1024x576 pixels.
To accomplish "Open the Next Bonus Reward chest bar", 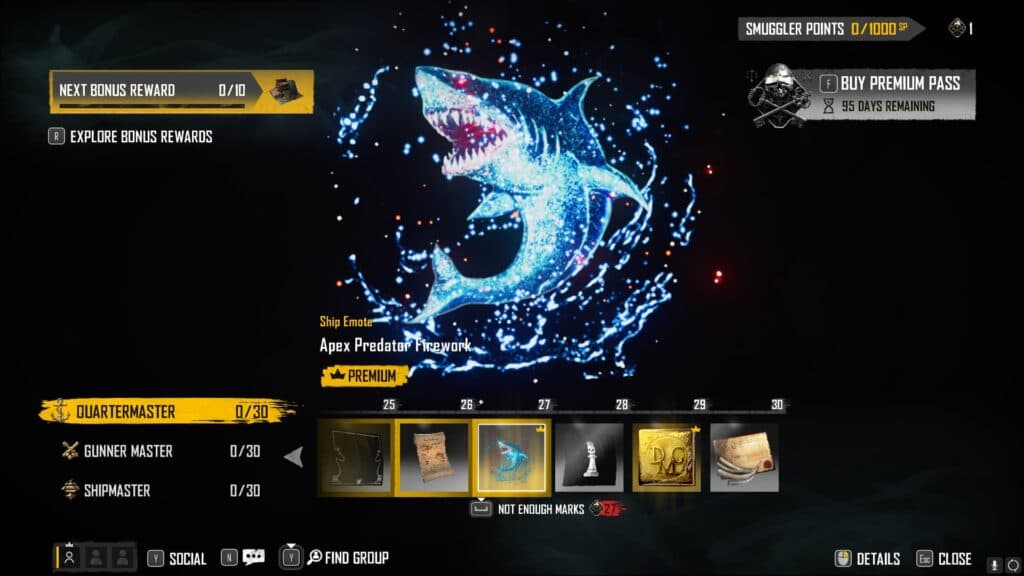I will pos(181,90).
